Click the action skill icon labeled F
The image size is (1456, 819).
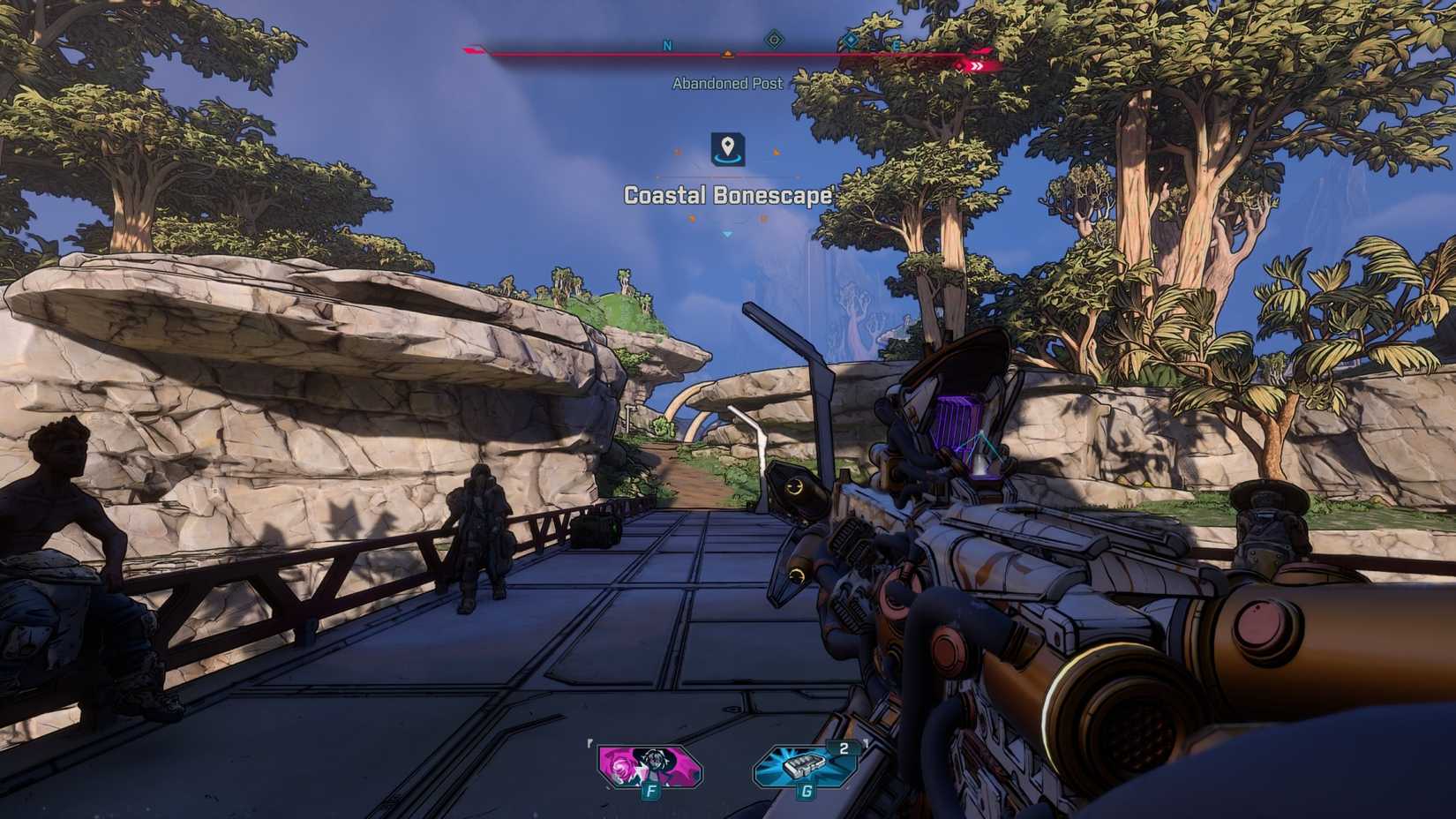(650, 769)
